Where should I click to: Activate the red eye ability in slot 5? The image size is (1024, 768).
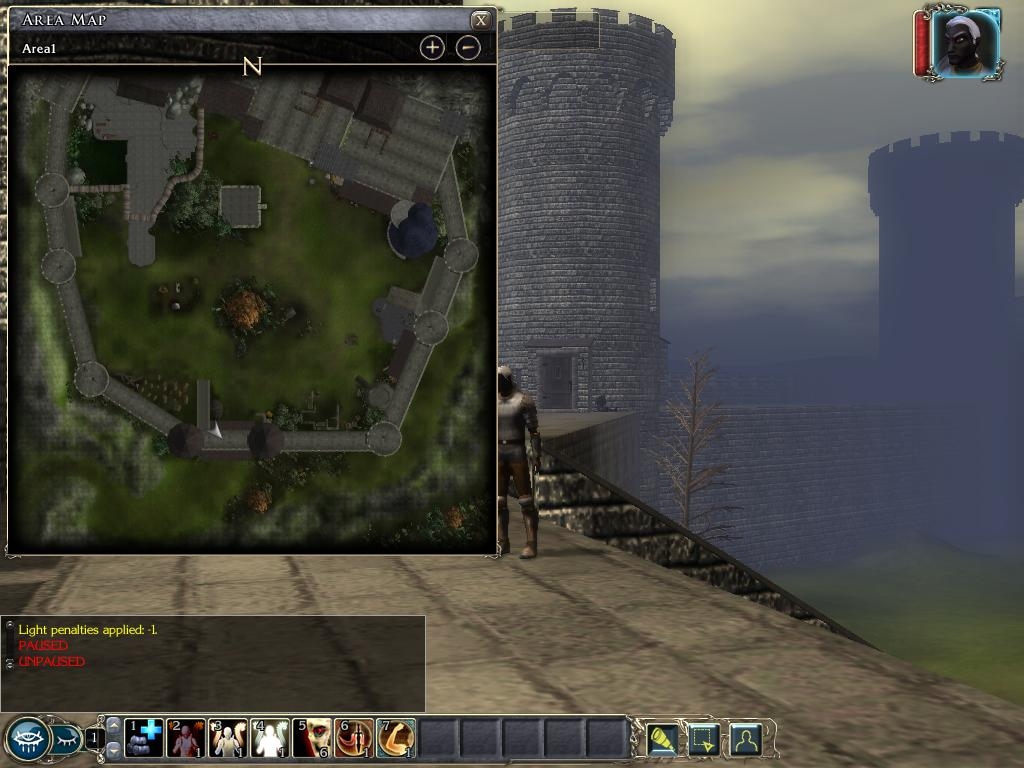312,739
